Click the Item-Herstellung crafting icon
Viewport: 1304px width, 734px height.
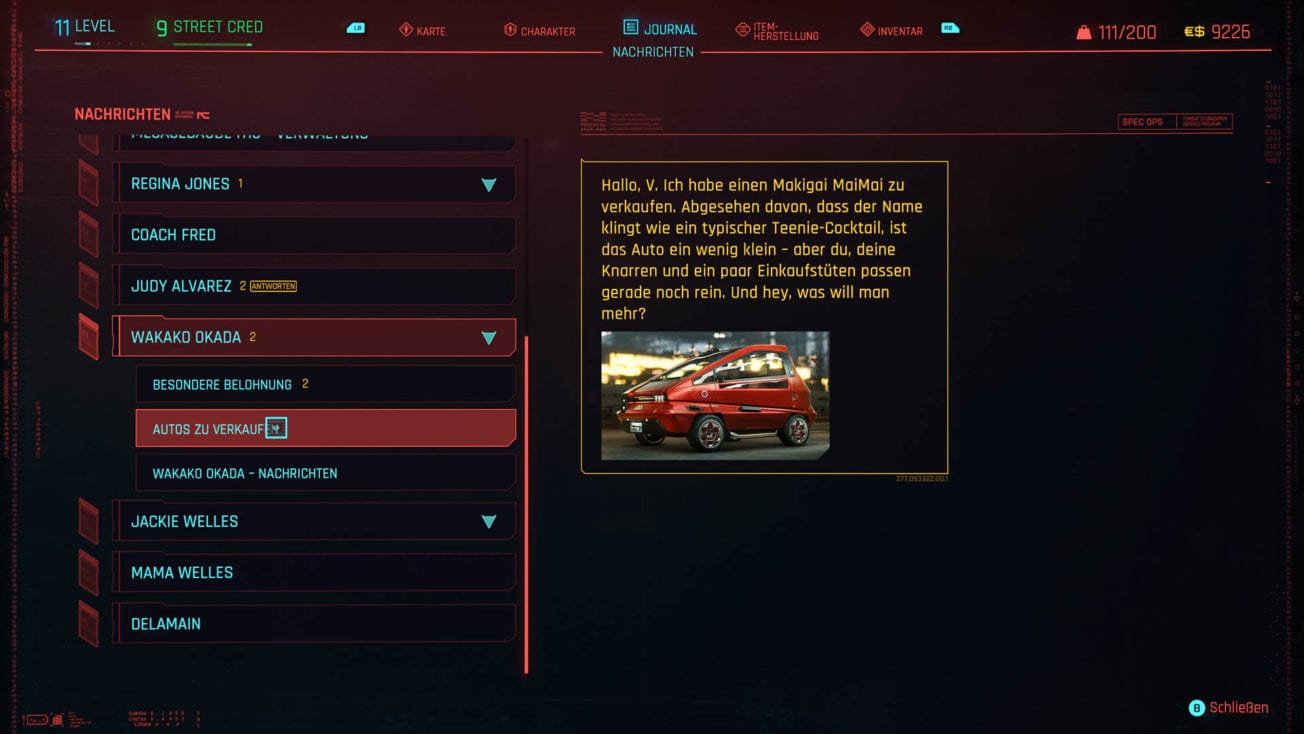click(x=742, y=30)
